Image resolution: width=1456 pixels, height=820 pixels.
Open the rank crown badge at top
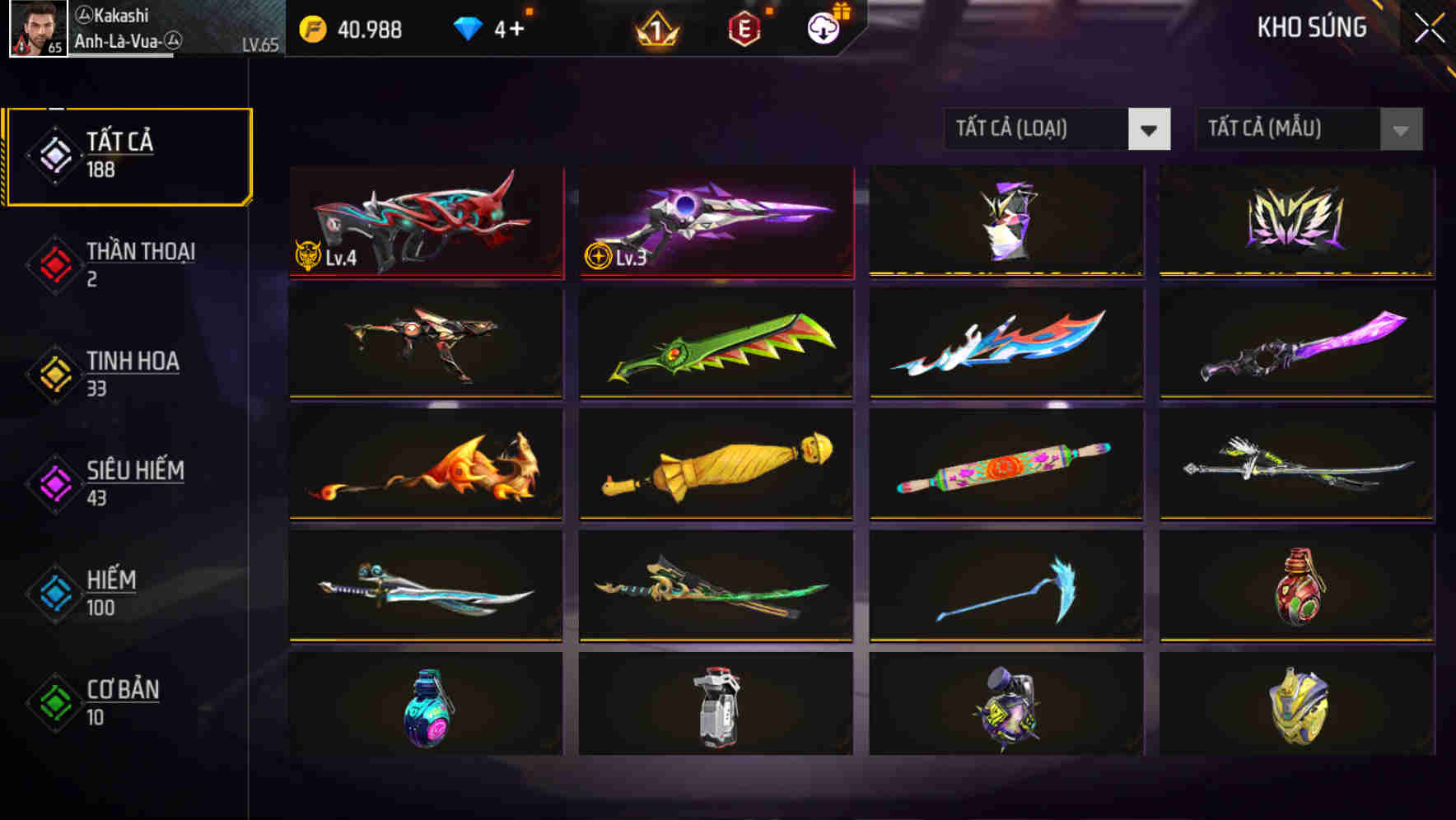click(655, 27)
